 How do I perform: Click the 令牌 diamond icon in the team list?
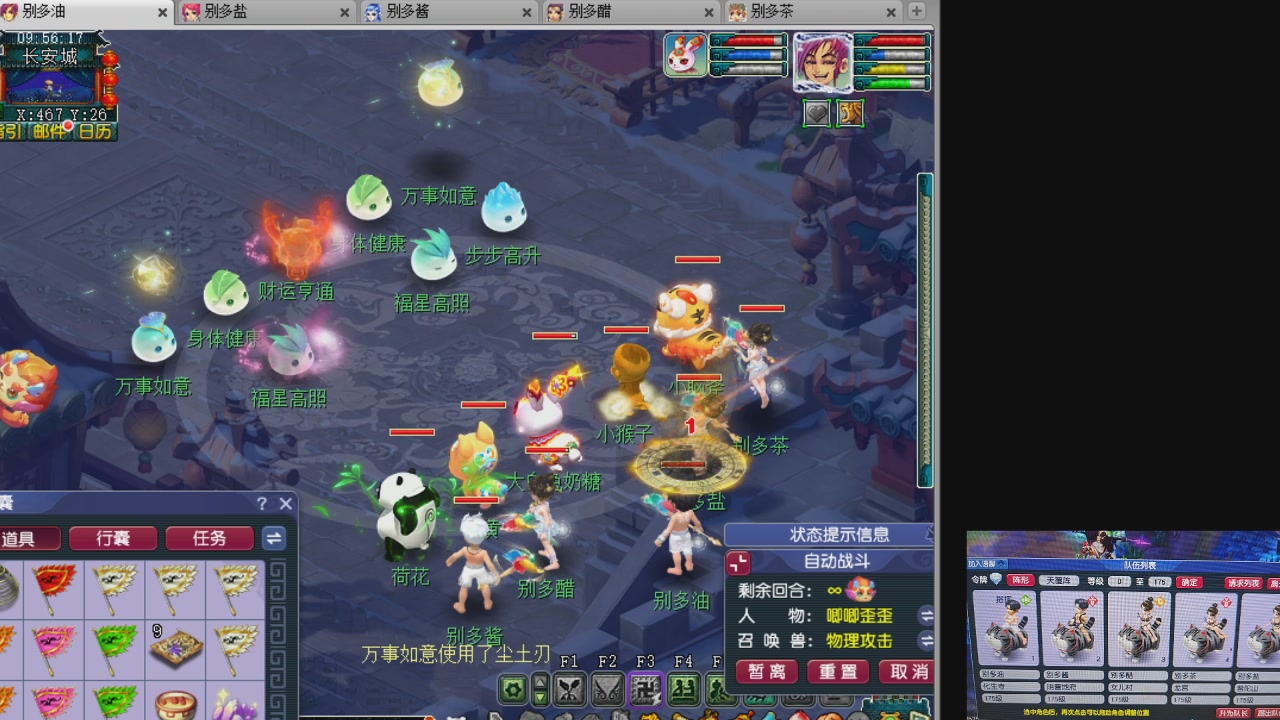click(x=996, y=581)
